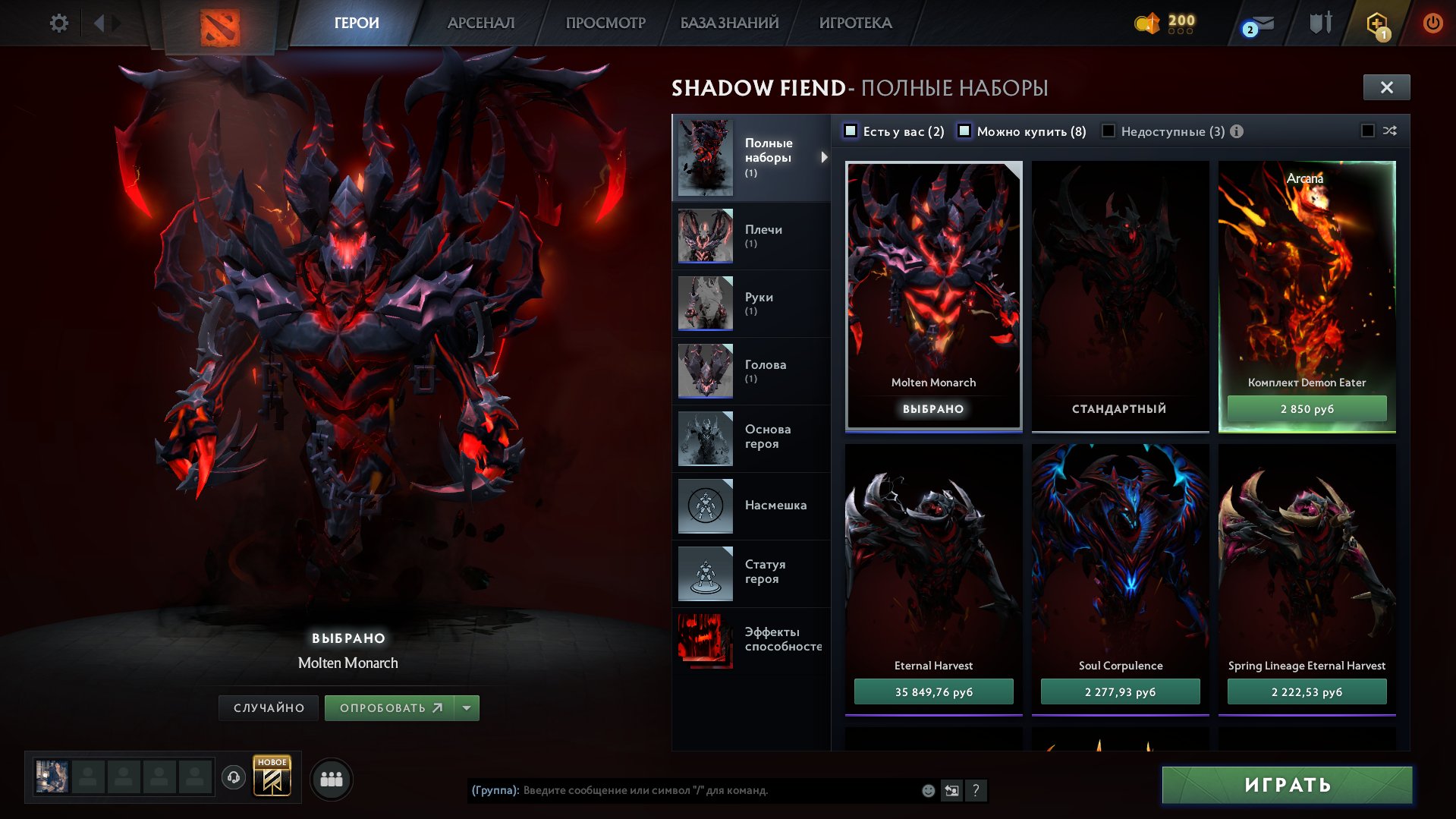Click the shard currency 200 icon

[1149, 23]
